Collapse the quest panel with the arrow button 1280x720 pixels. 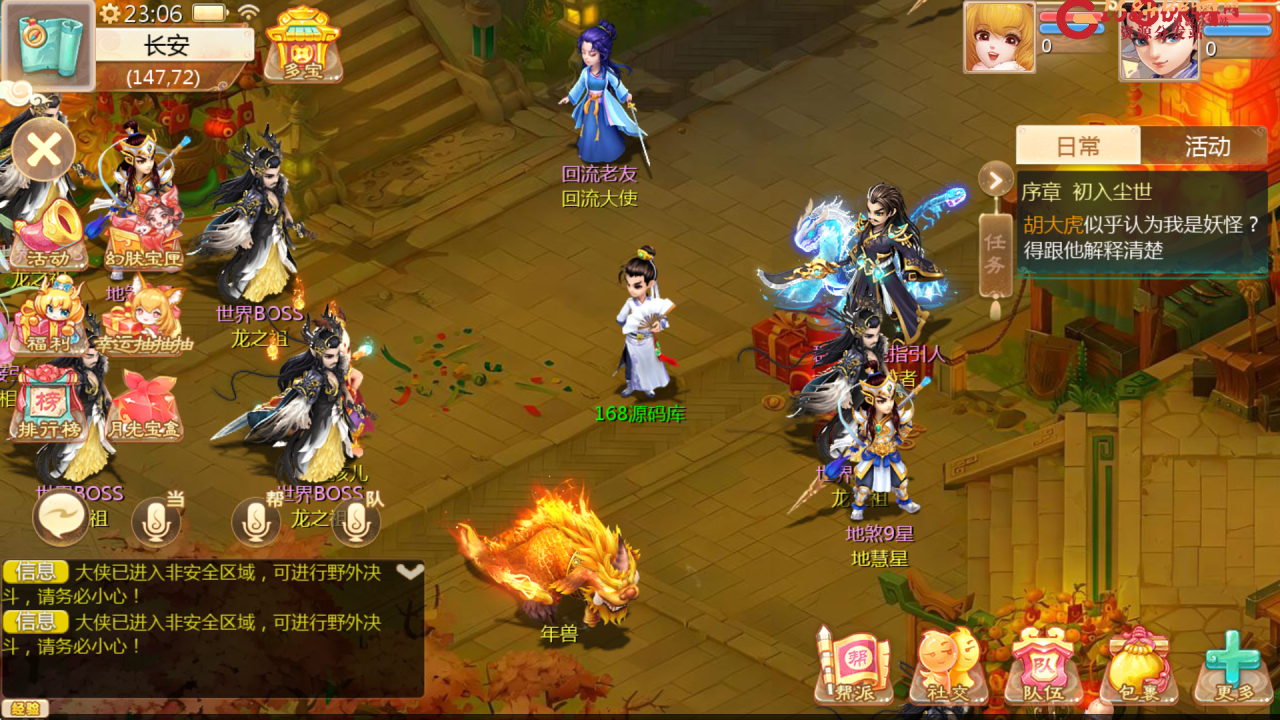(x=995, y=180)
